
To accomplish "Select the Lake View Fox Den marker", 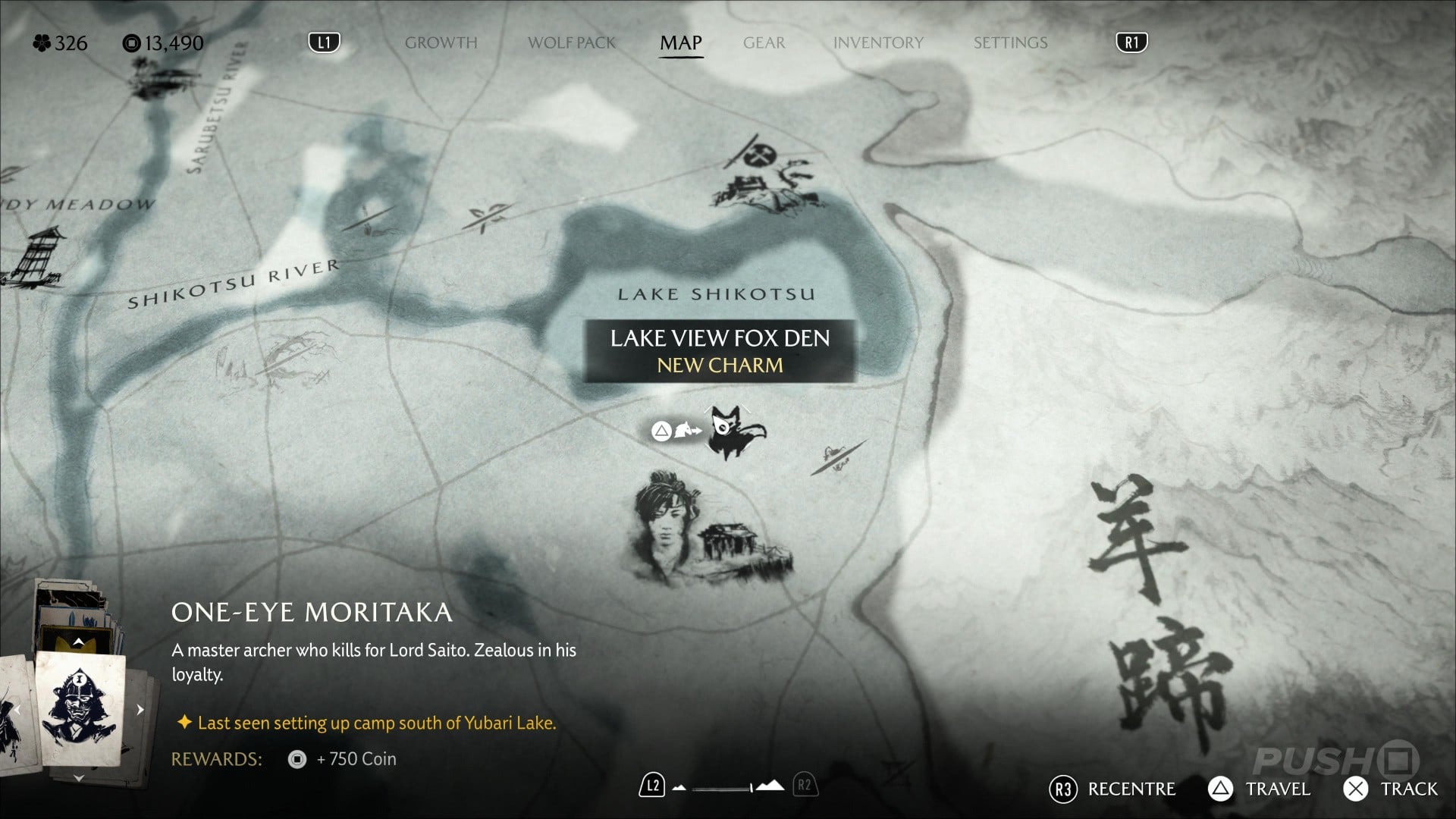I will [x=732, y=432].
